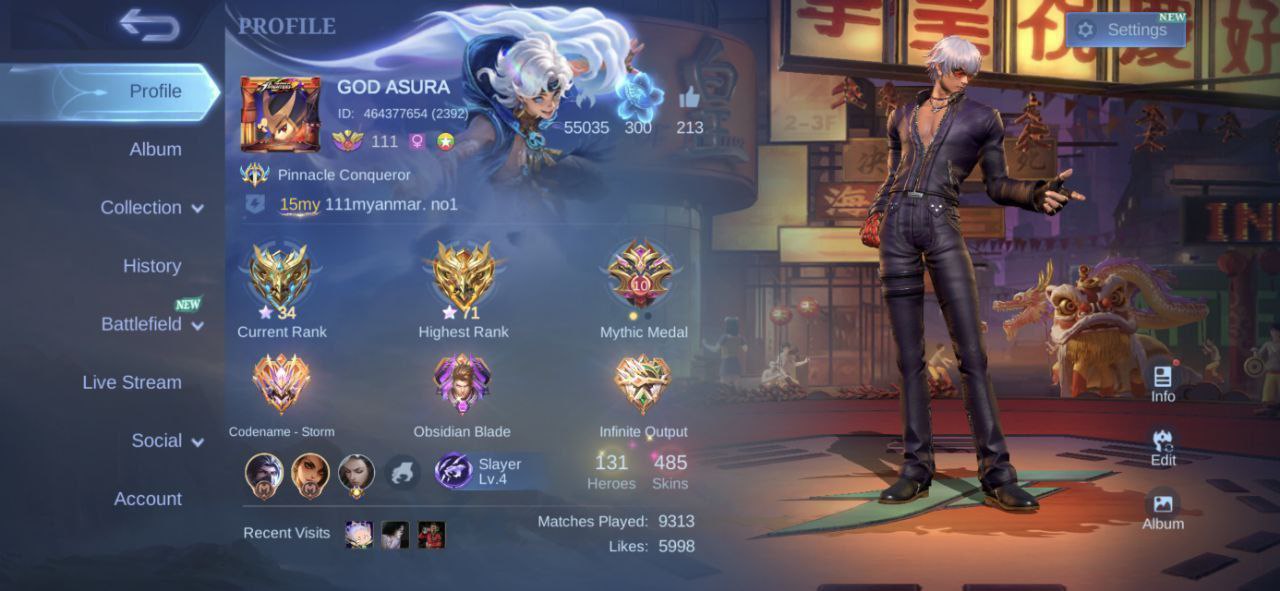Expand the Social menu
The height and width of the screenshot is (591, 1280).
[167, 441]
